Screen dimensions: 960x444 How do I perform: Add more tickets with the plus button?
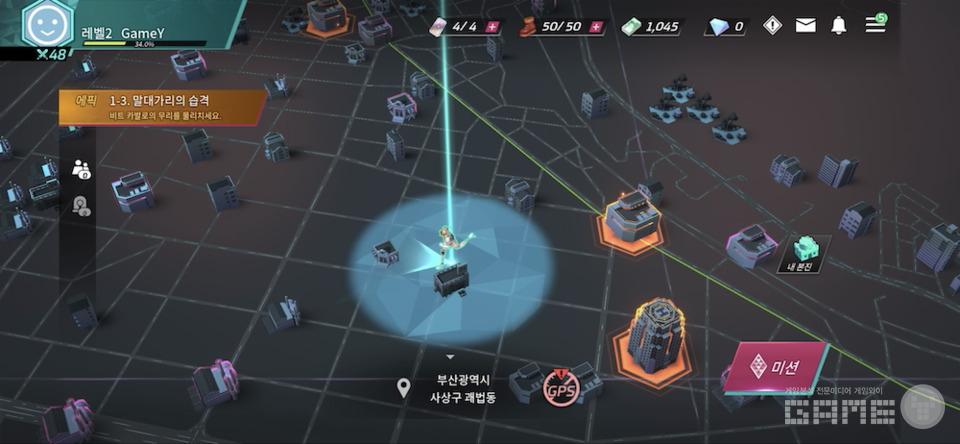tap(492, 26)
